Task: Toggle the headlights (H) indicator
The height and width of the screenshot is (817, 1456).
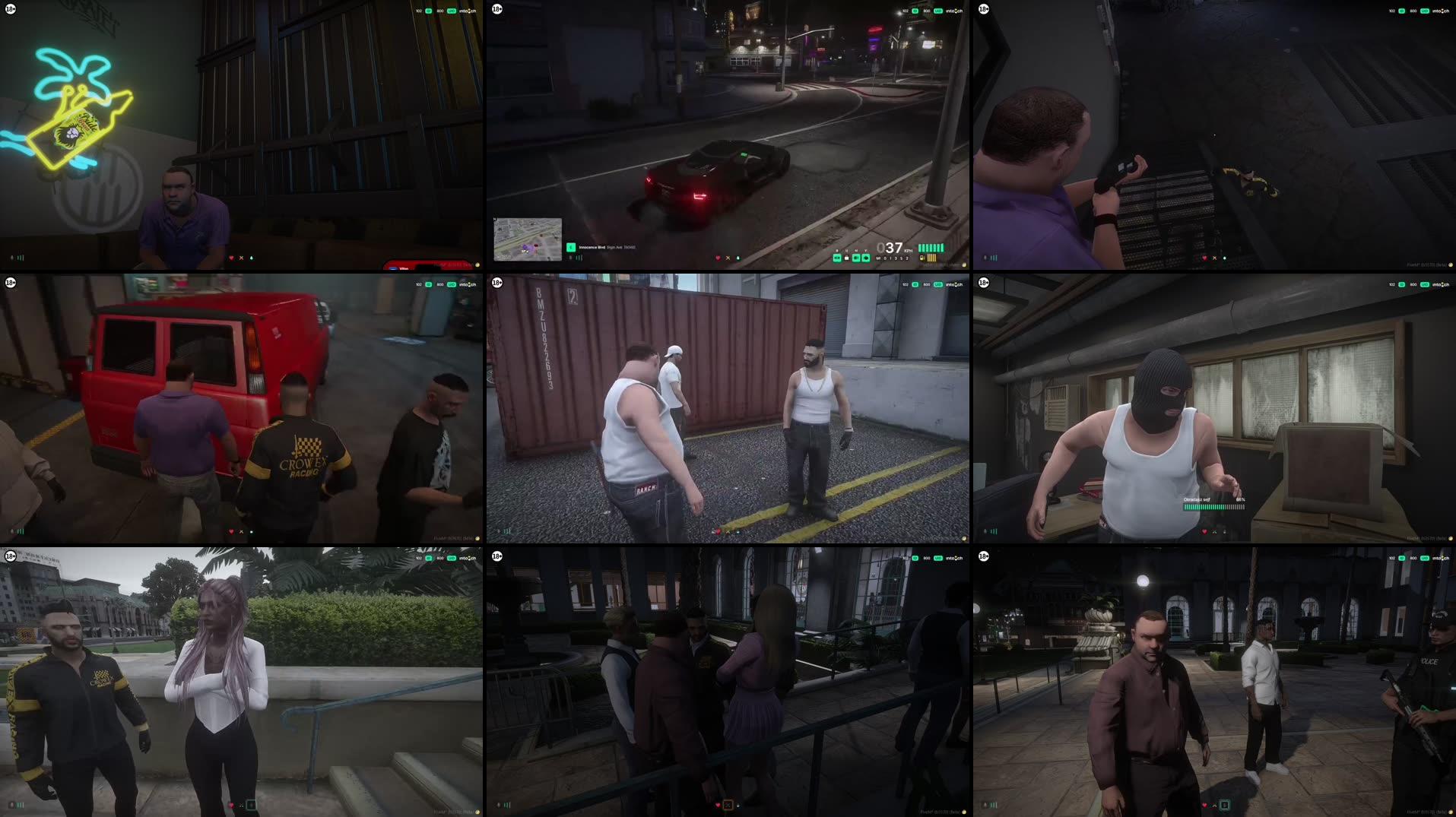Action: pos(847,257)
